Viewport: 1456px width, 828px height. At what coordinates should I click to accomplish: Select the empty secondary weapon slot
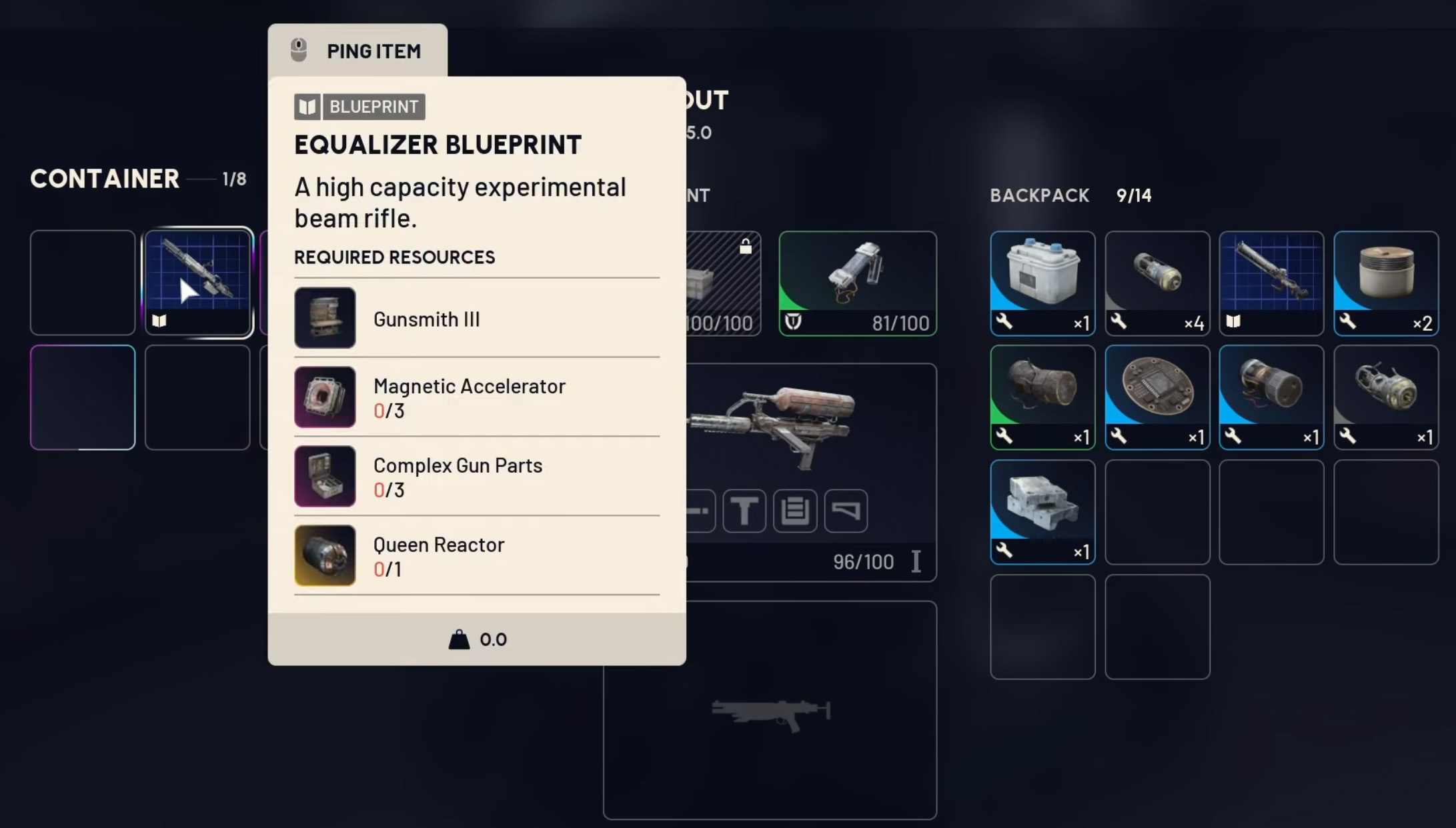click(770, 710)
